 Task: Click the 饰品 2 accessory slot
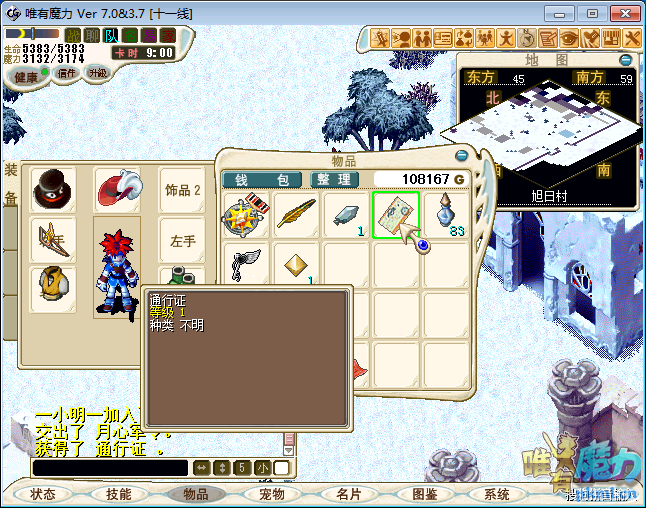point(182,189)
